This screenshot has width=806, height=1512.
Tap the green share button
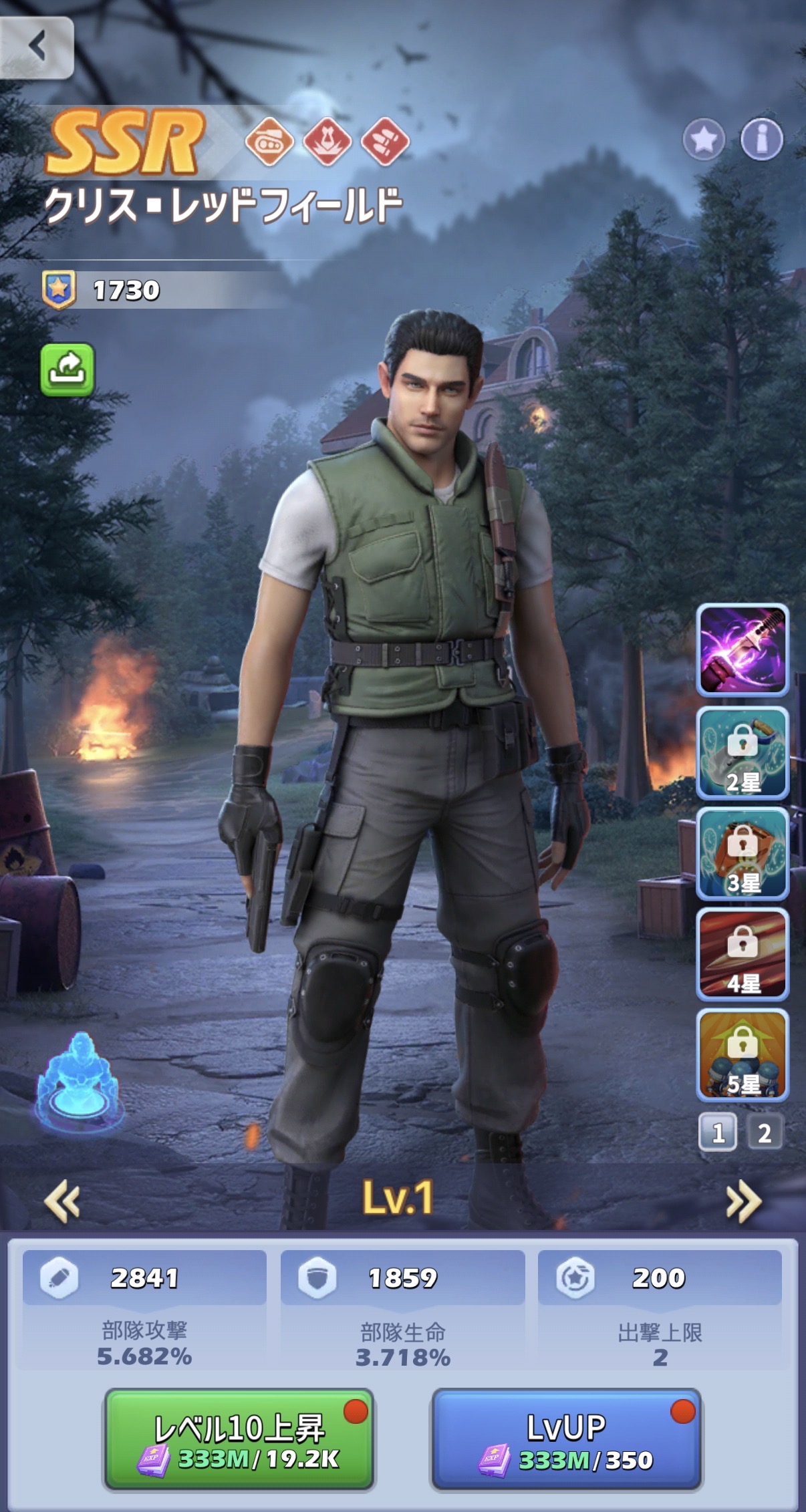(68, 369)
